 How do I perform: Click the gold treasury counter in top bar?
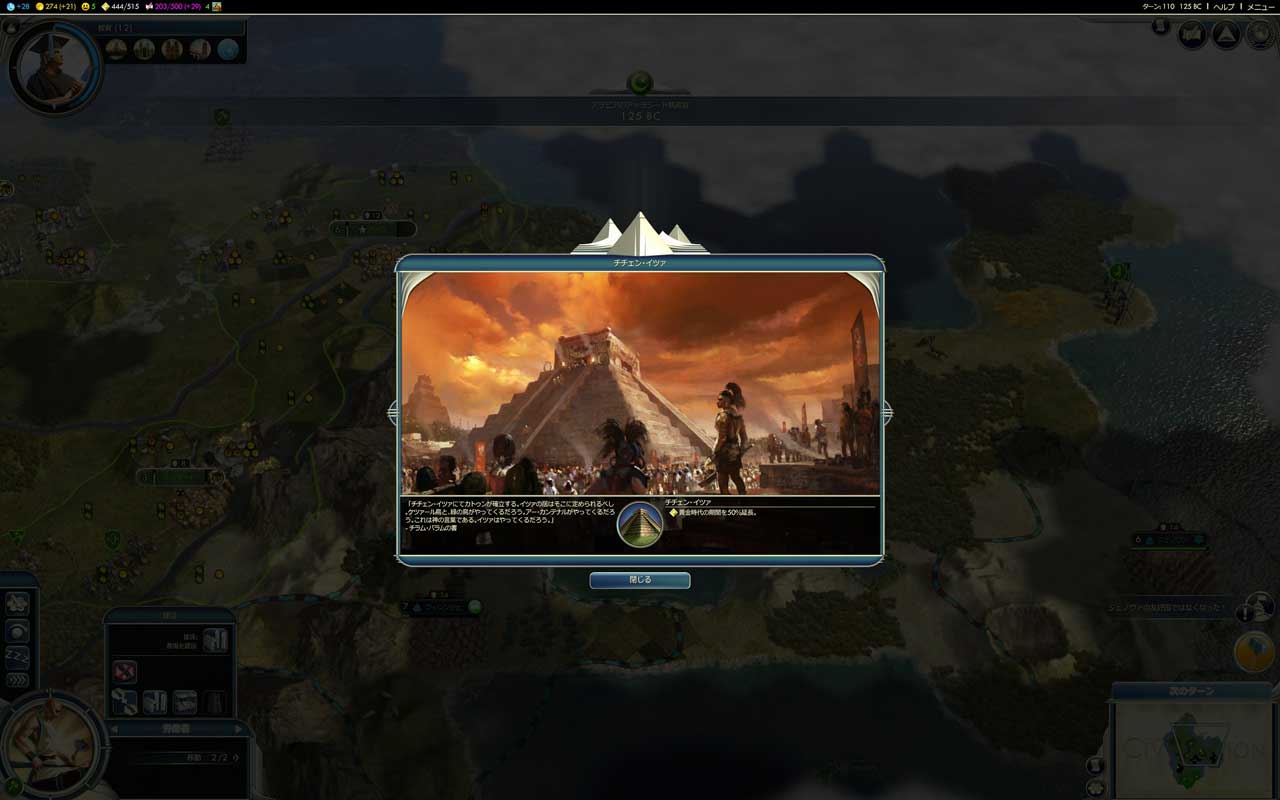tap(57, 6)
